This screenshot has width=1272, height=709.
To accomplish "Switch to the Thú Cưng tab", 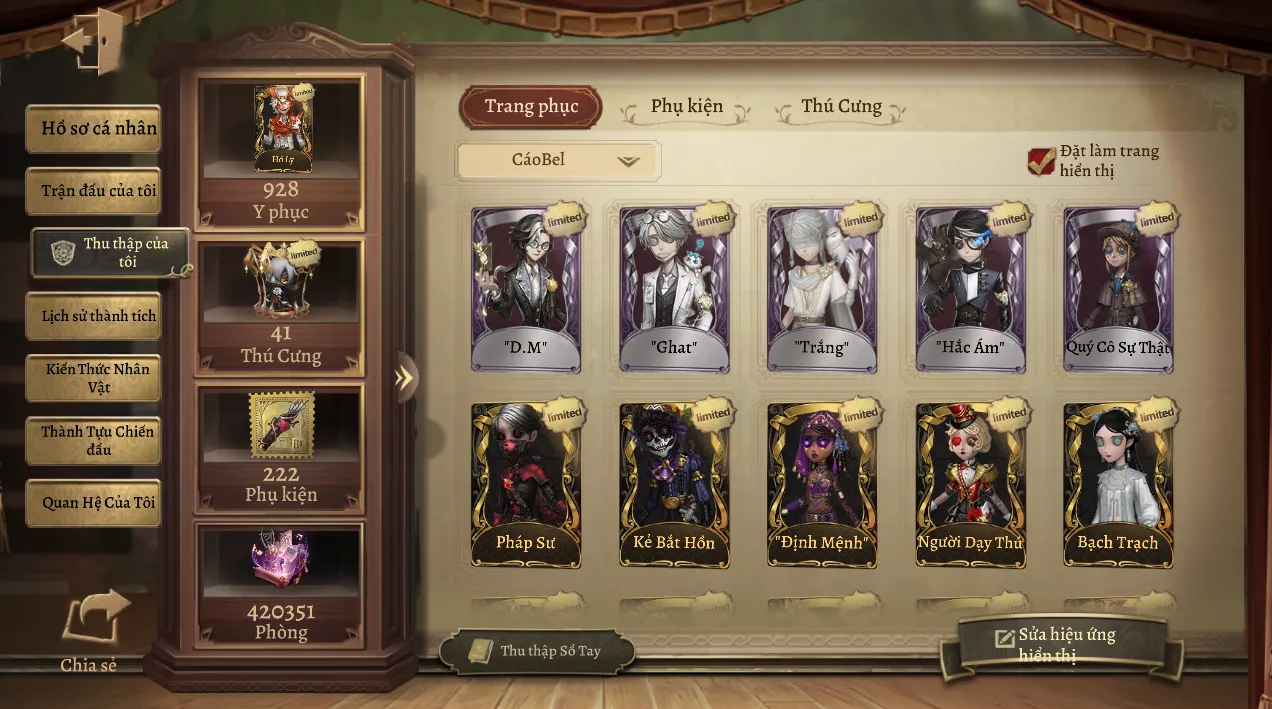I will coord(840,107).
